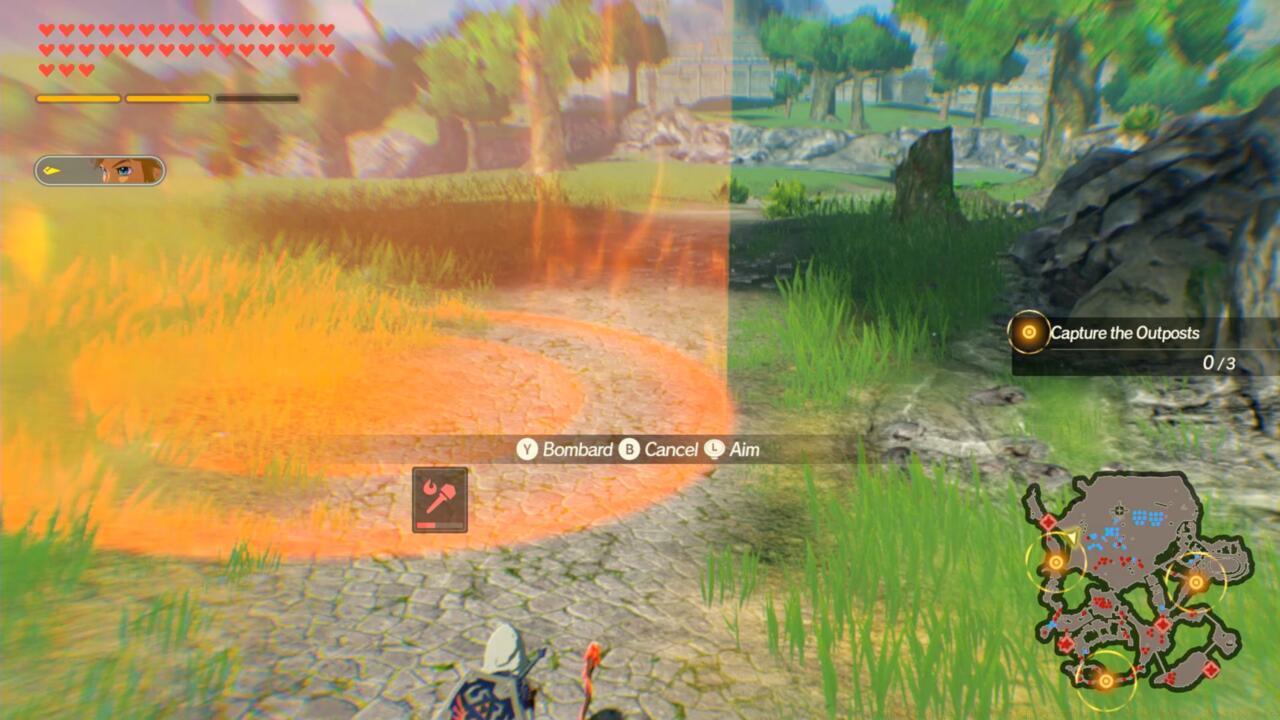Viewport: 1280px width, 720px height.
Task: Click the 0/3 outpost capture counter
Action: click(x=1218, y=364)
